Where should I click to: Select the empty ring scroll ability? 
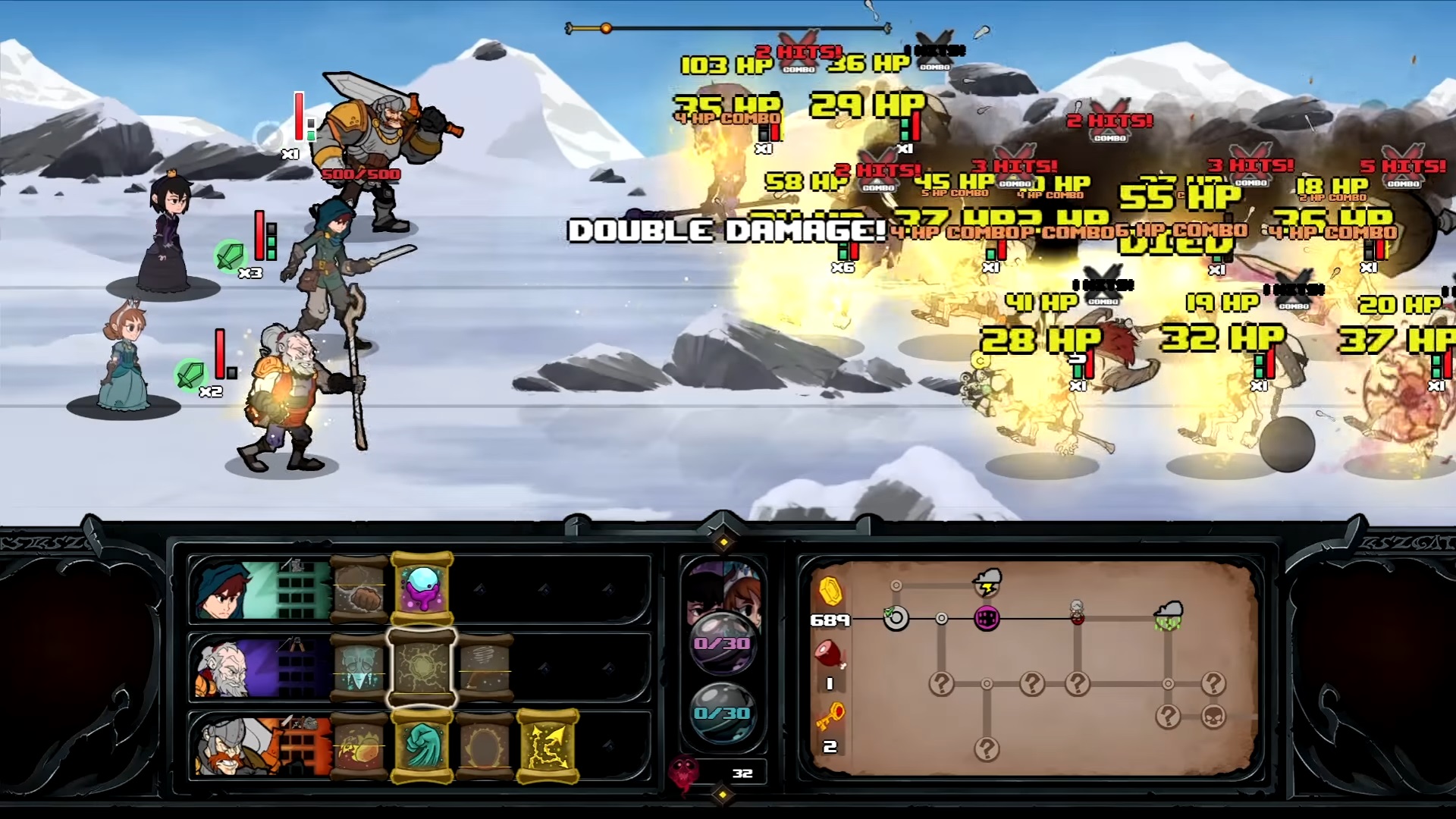point(485,747)
